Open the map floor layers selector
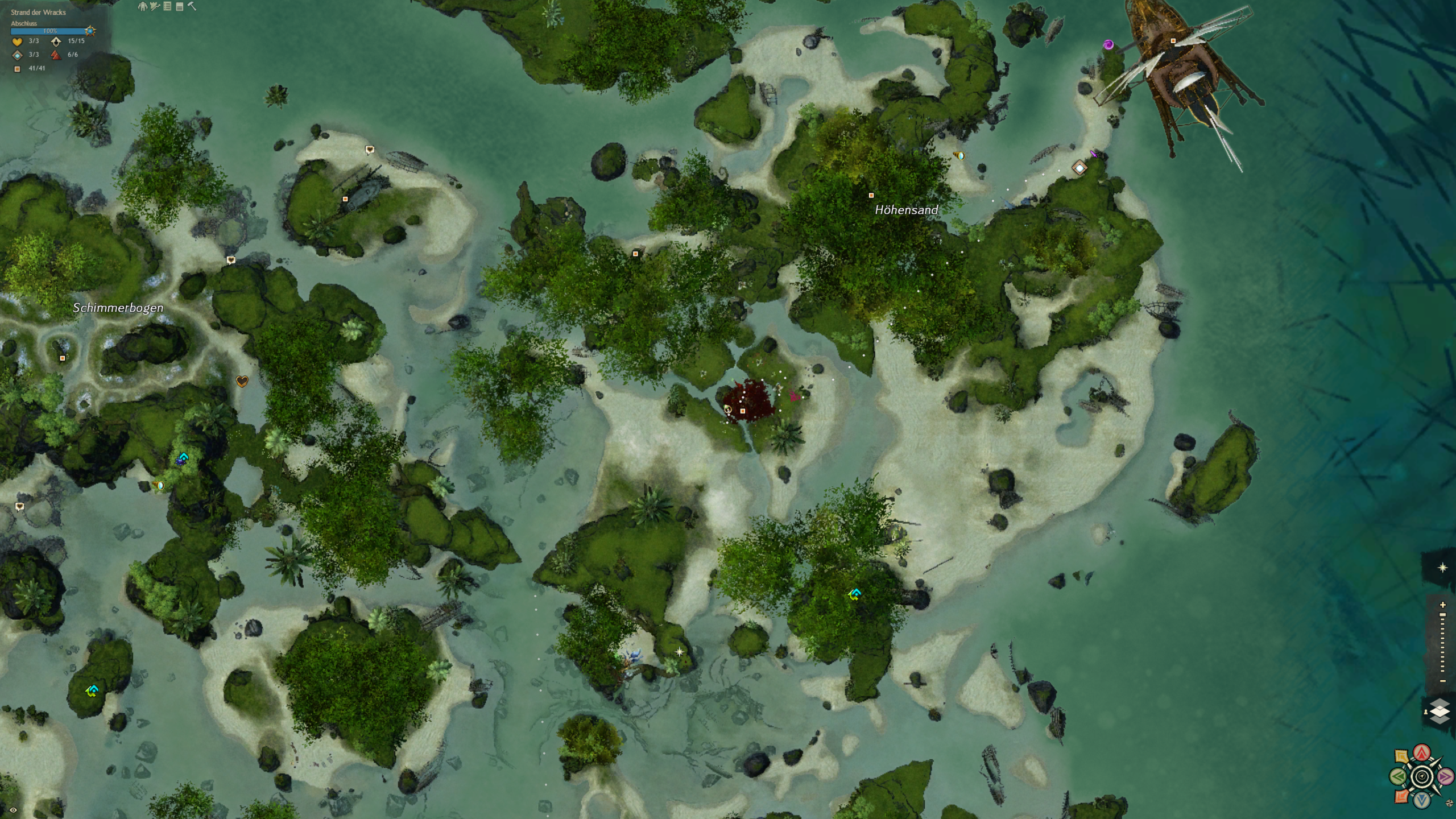 [1440, 712]
